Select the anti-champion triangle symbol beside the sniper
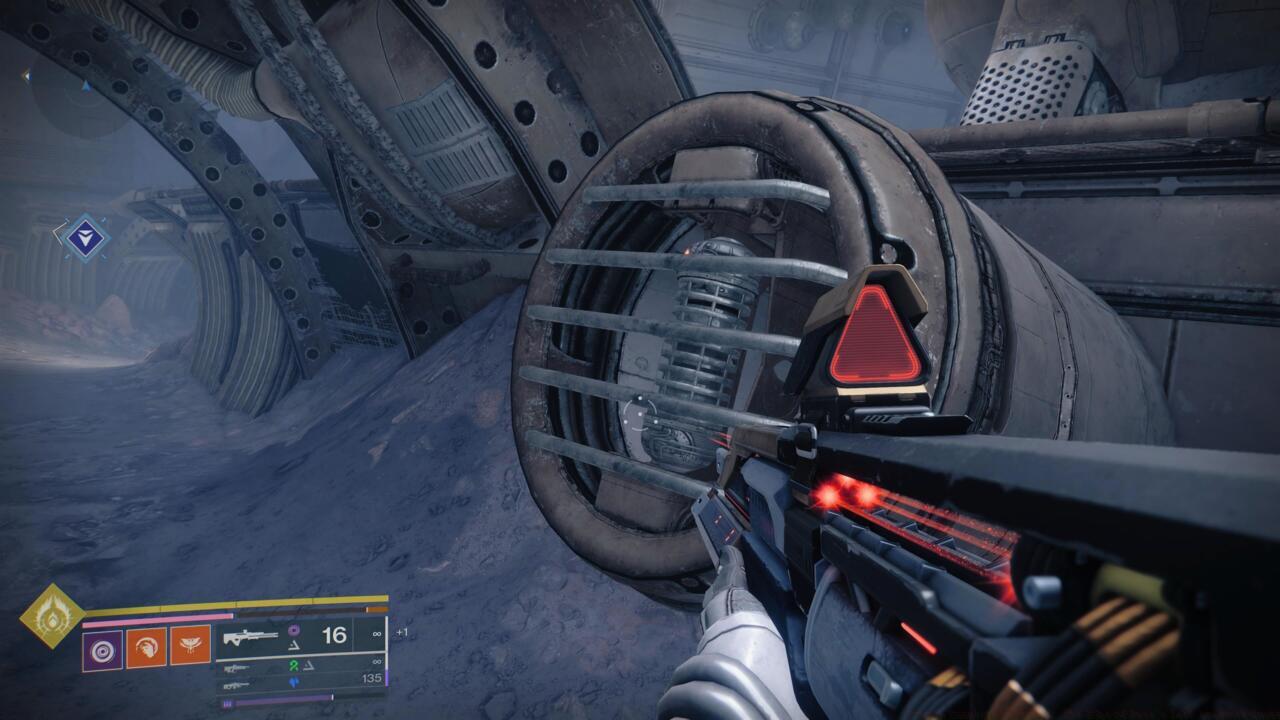 [294, 646]
